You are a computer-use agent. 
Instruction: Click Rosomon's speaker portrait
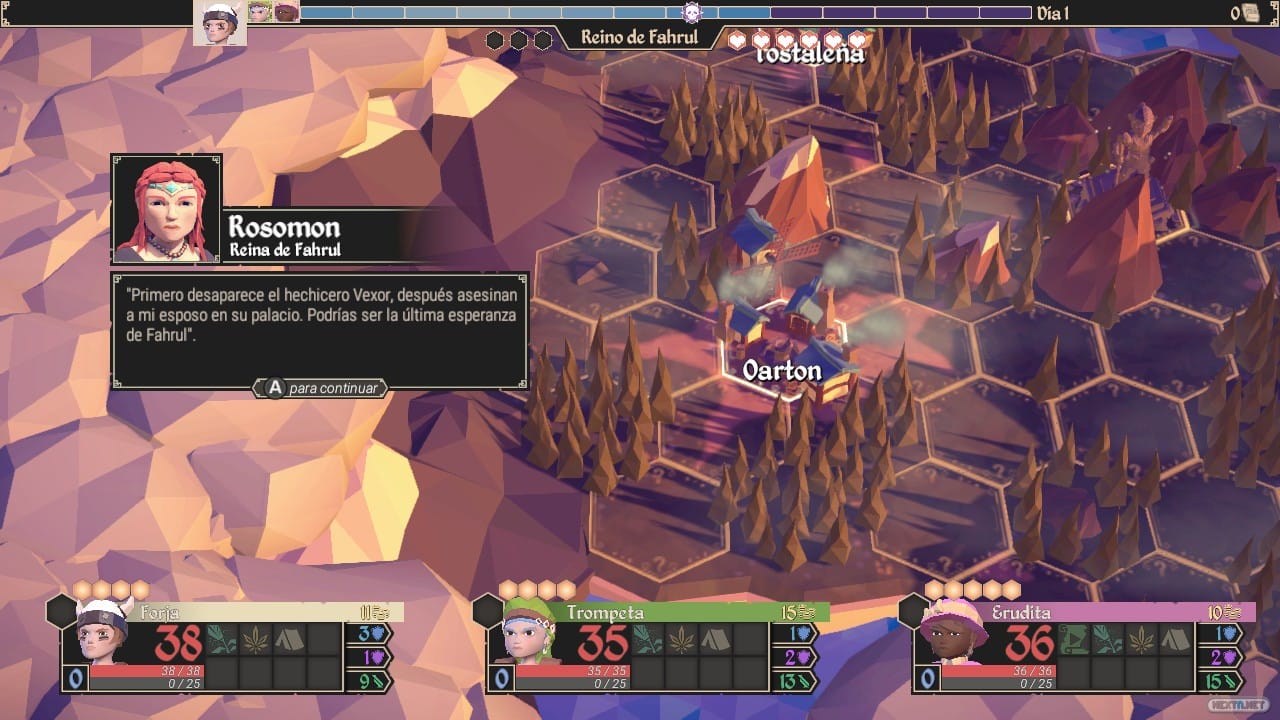pos(166,209)
